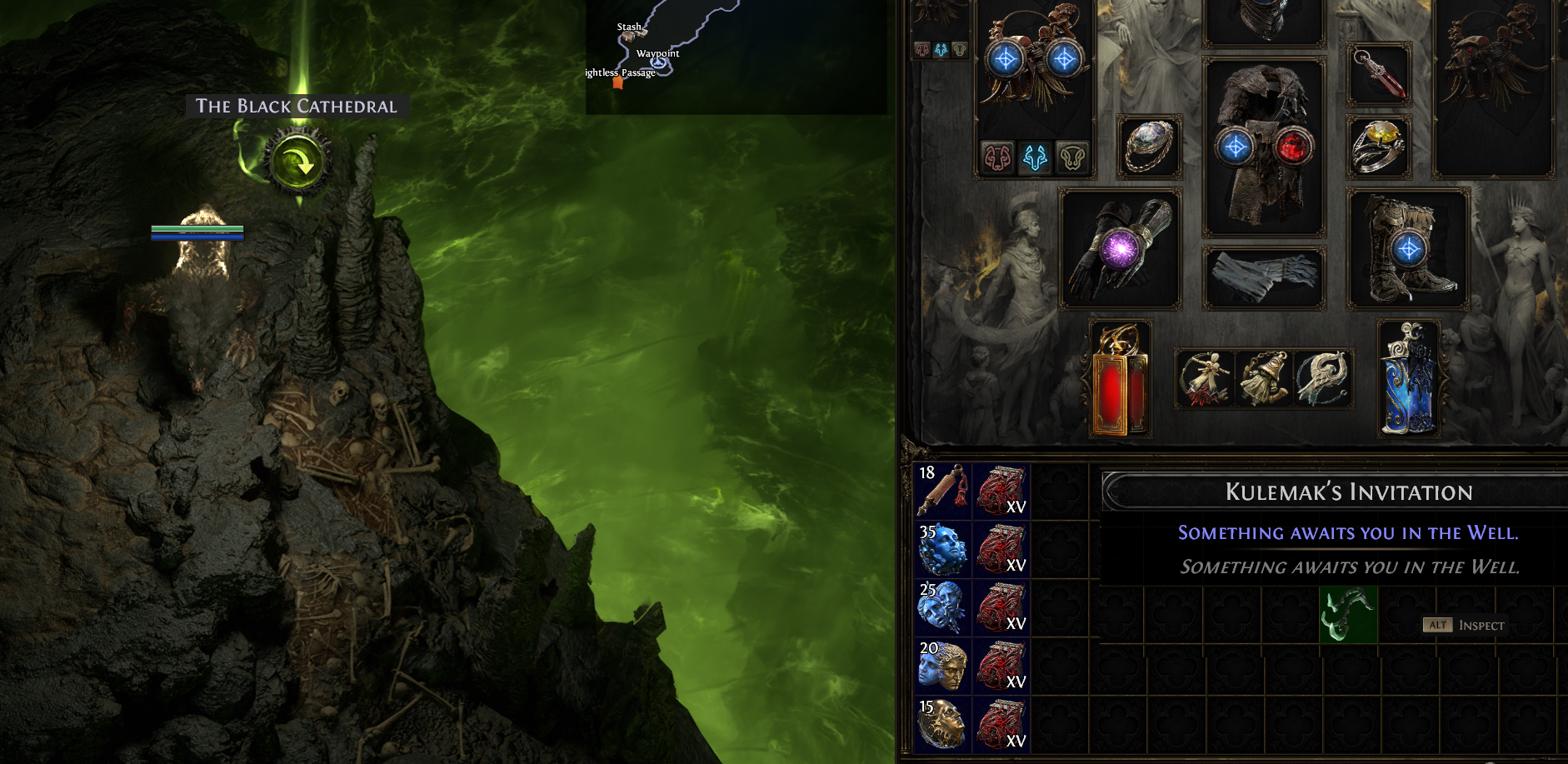Click the Black Cathedral entrance label
The width and height of the screenshot is (1568, 764).
point(296,107)
